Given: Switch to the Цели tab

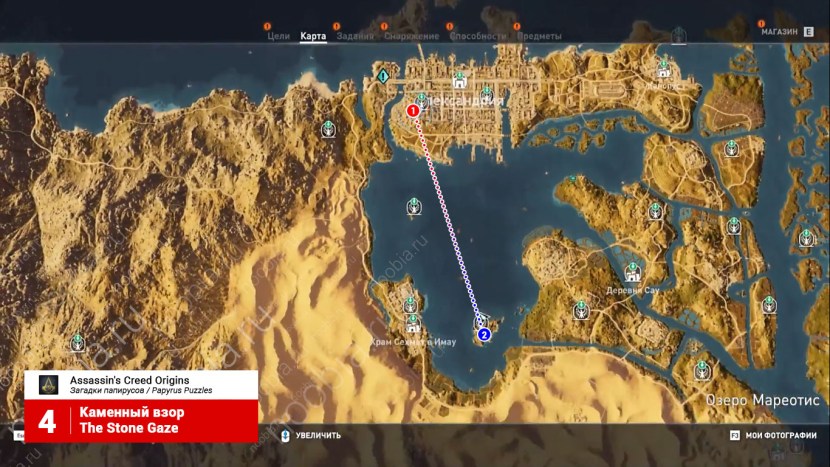Looking at the screenshot, I should [x=278, y=36].
